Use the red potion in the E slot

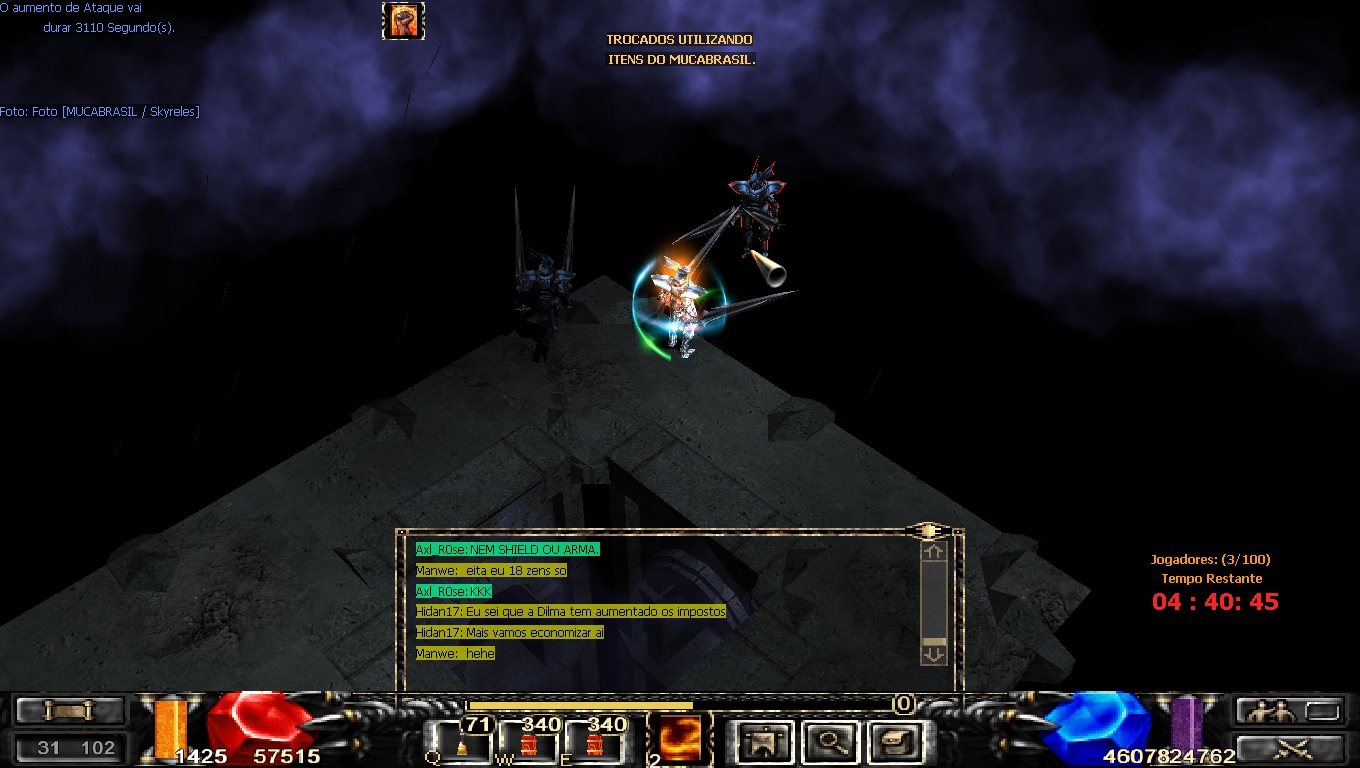(594, 742)
